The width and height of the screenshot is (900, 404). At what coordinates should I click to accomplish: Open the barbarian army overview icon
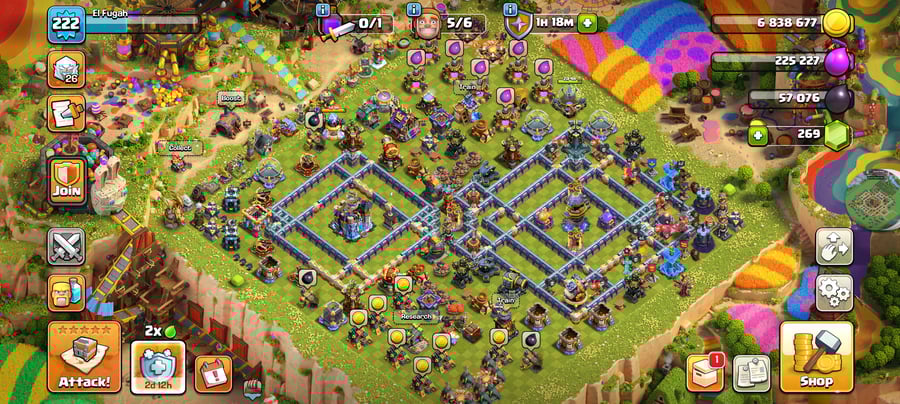click(x=66, y=292)
